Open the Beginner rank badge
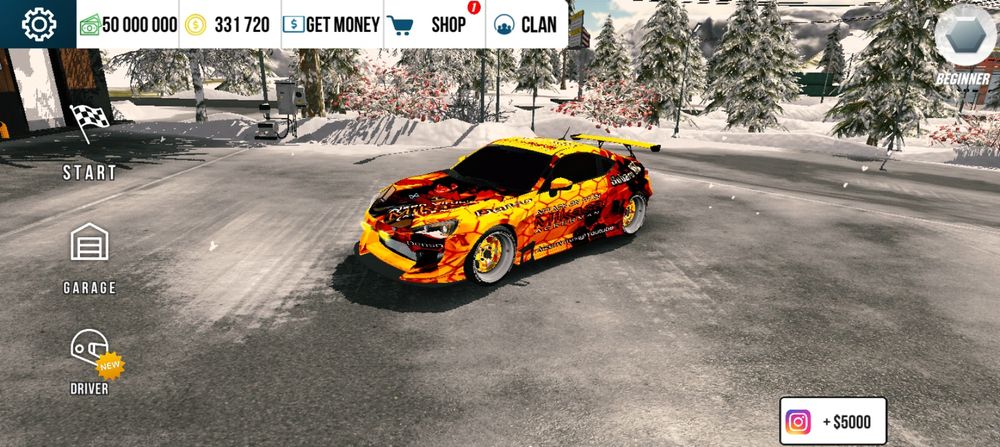The image size is (1000, 447). point(964,42)
